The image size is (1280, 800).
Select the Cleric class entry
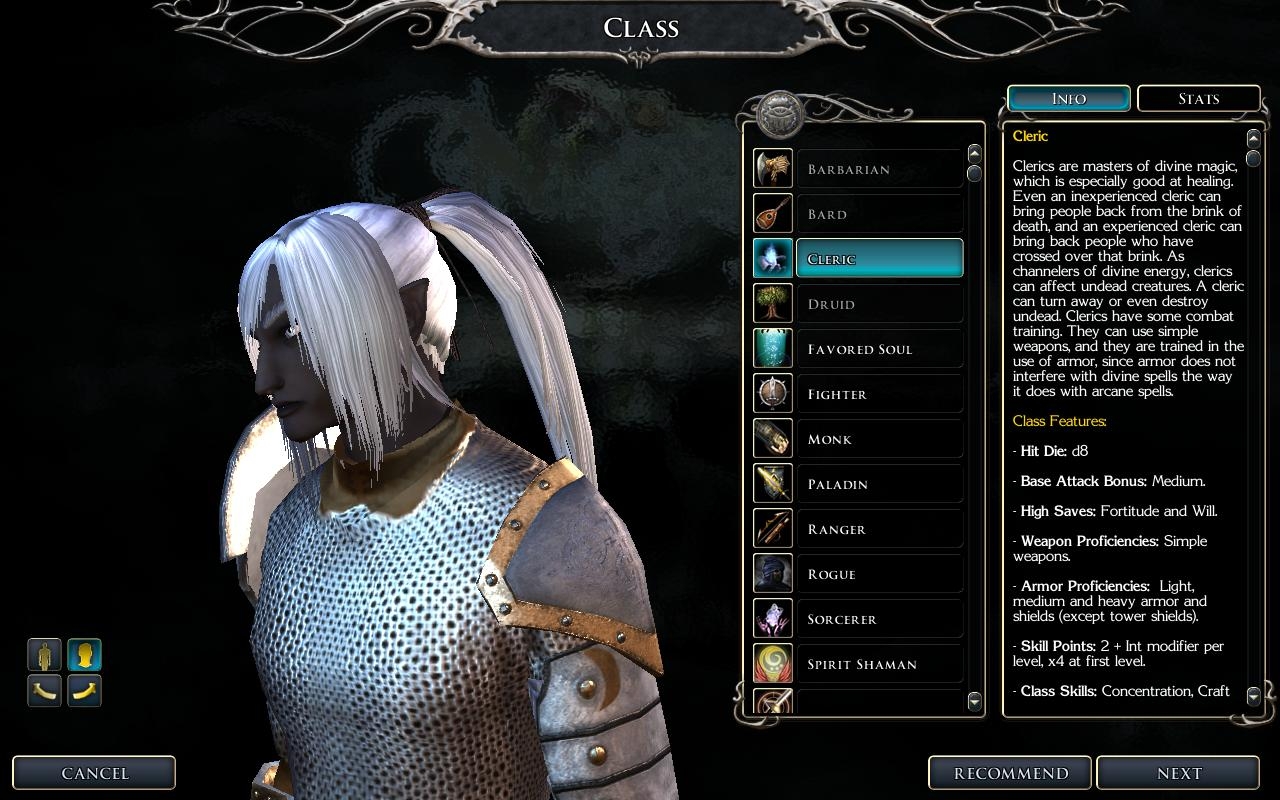[879, 259]
